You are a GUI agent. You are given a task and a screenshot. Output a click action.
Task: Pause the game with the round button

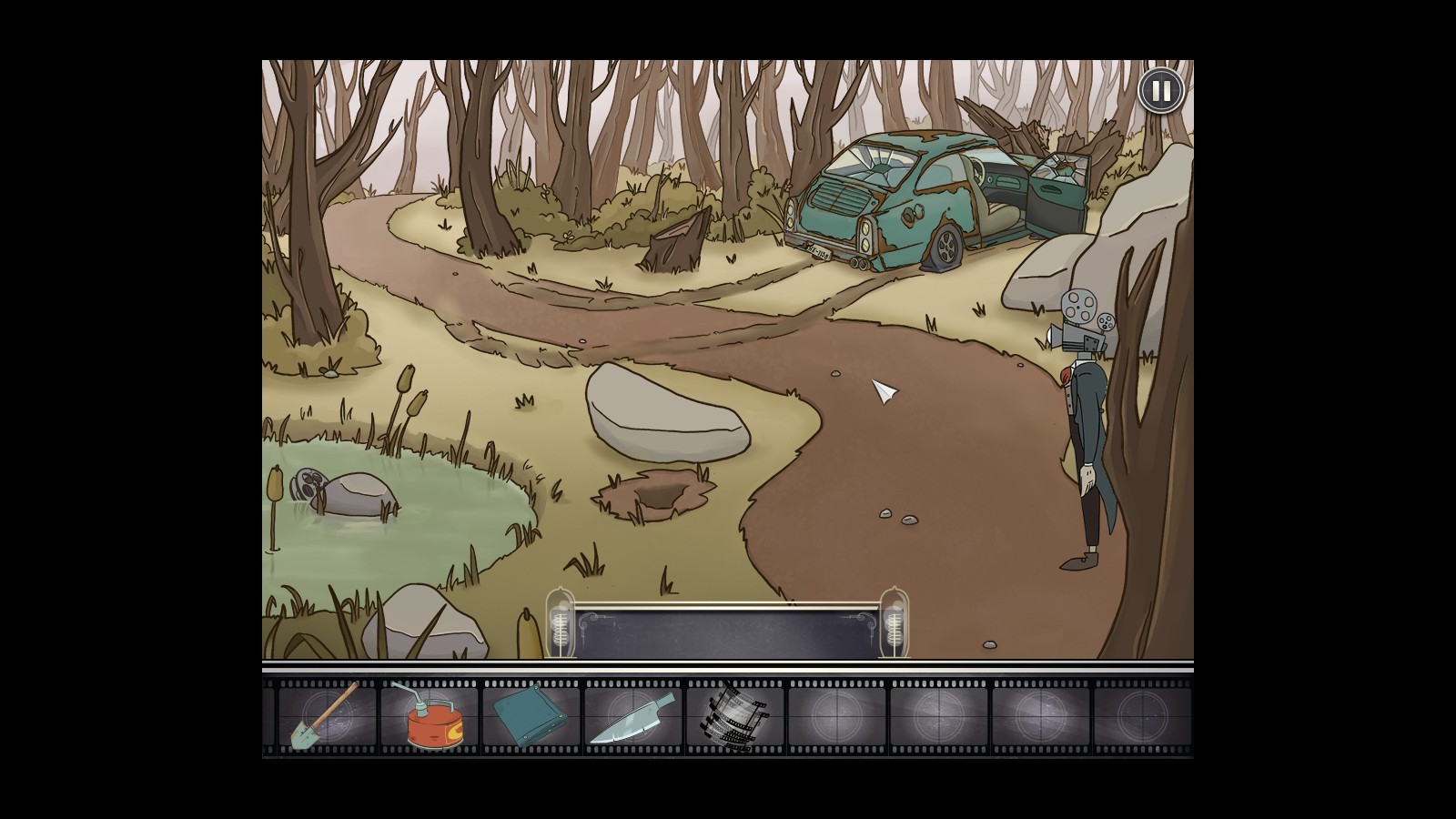click(1161, 92)
